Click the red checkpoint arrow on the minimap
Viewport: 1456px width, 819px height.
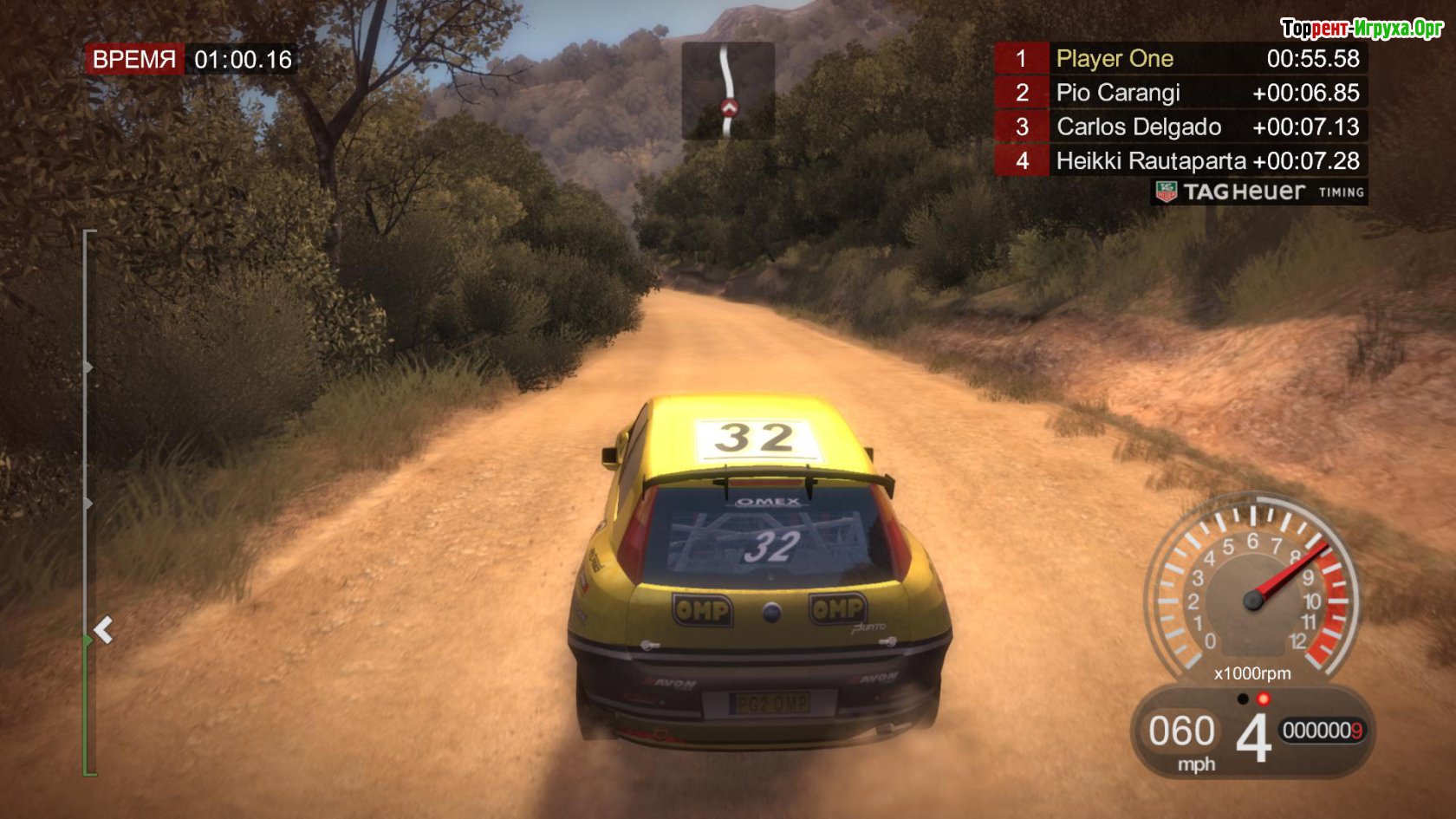[x=729, y=108]
